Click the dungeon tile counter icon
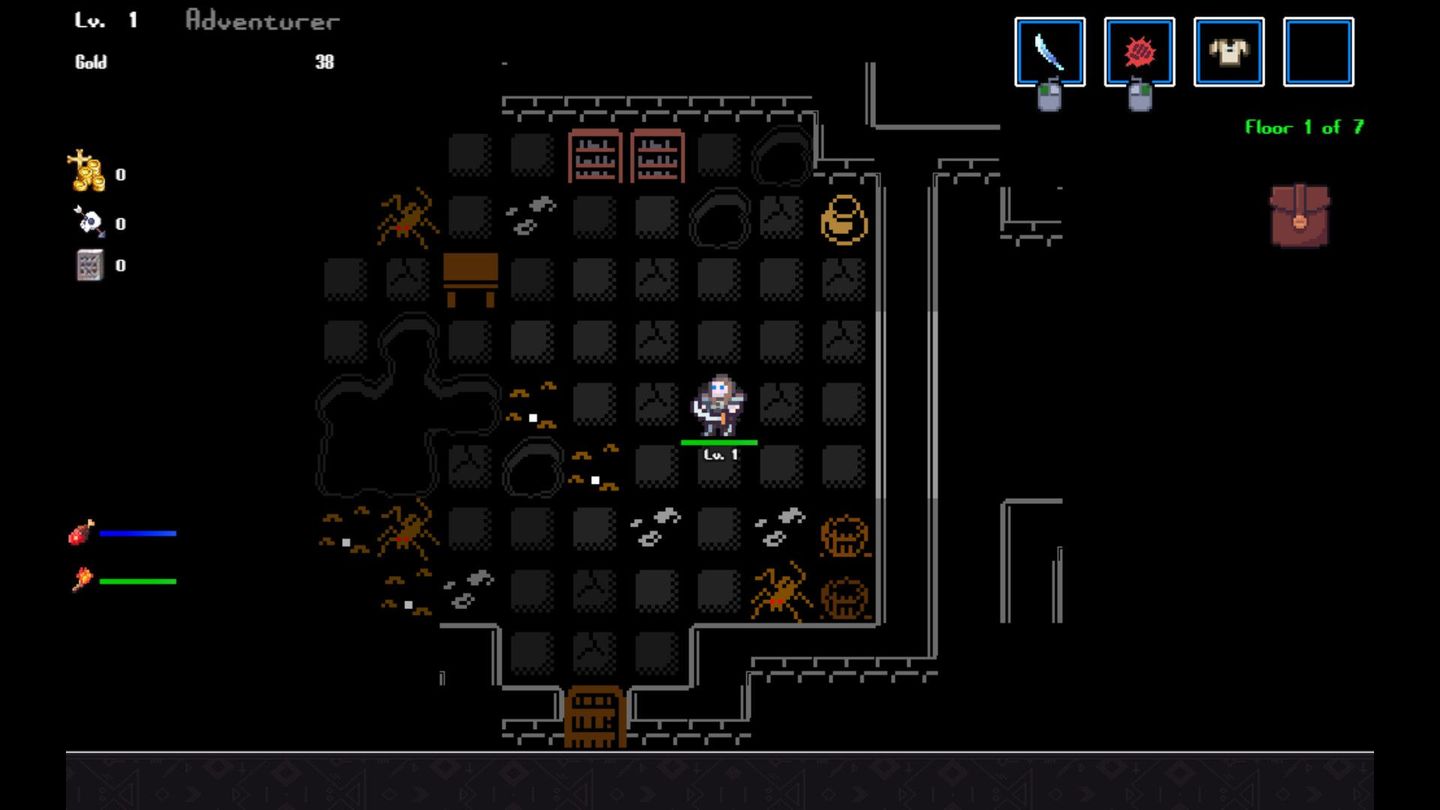 (88, 264)
